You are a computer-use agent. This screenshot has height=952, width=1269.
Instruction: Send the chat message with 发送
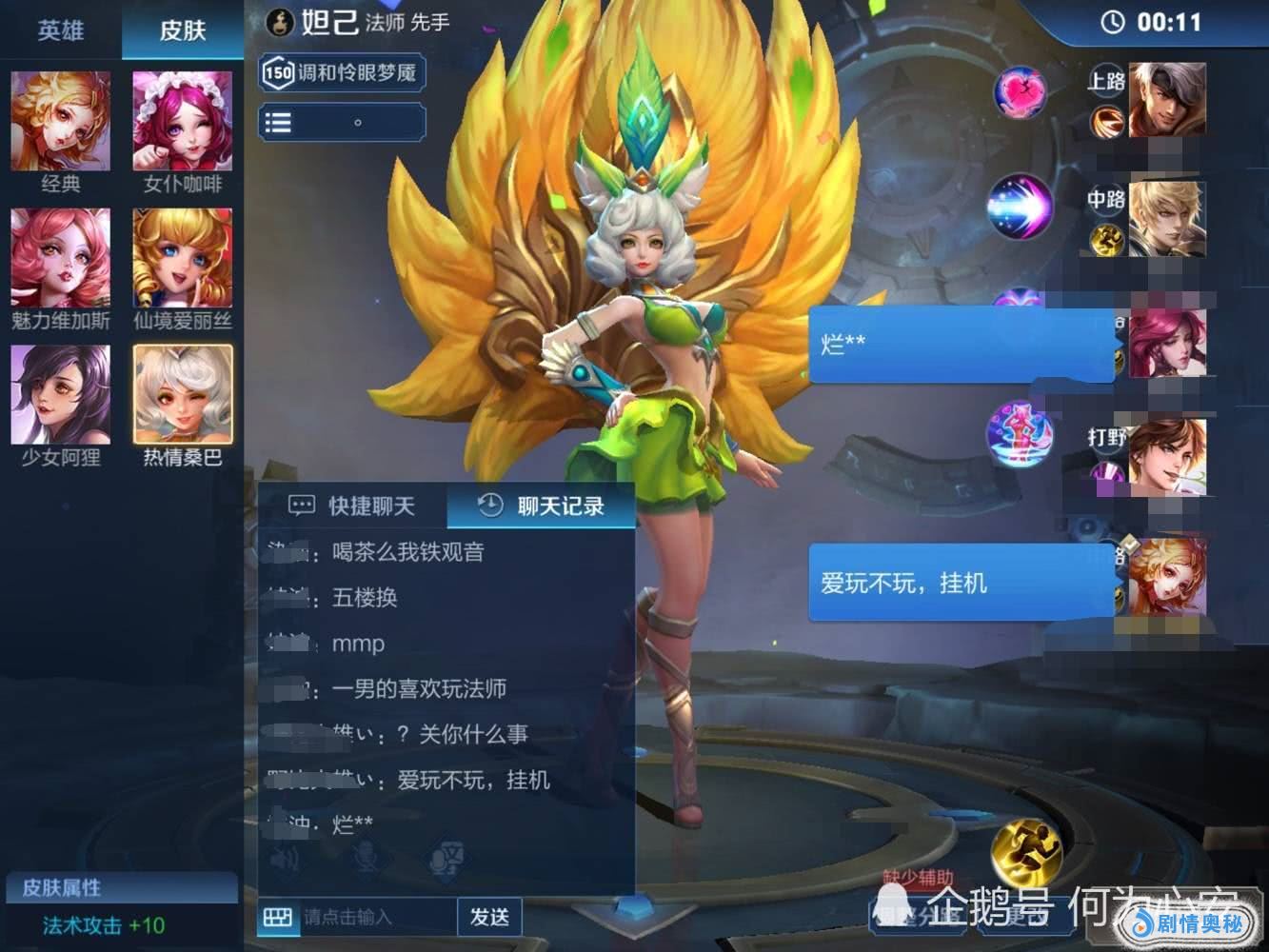(489, 917)
